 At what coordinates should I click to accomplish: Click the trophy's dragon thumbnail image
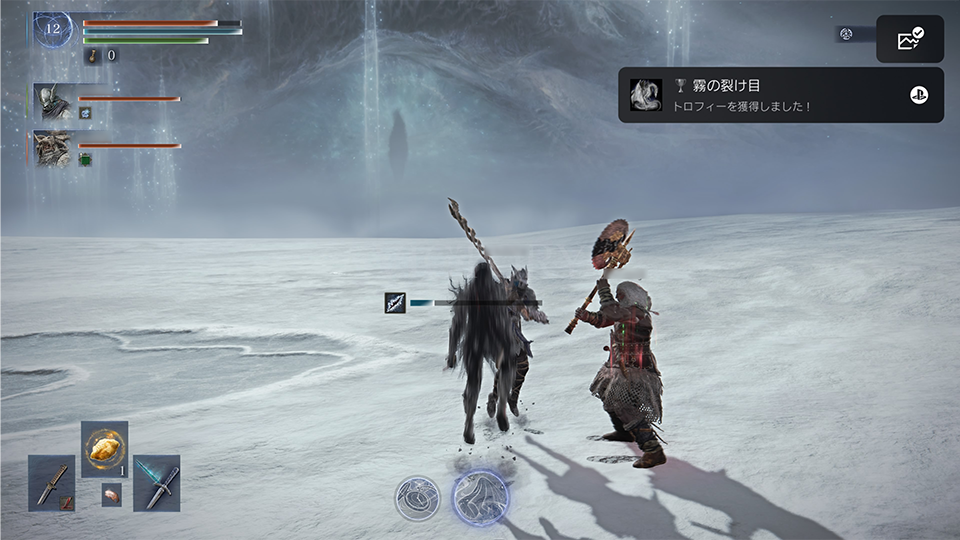[x=644, y=95]
